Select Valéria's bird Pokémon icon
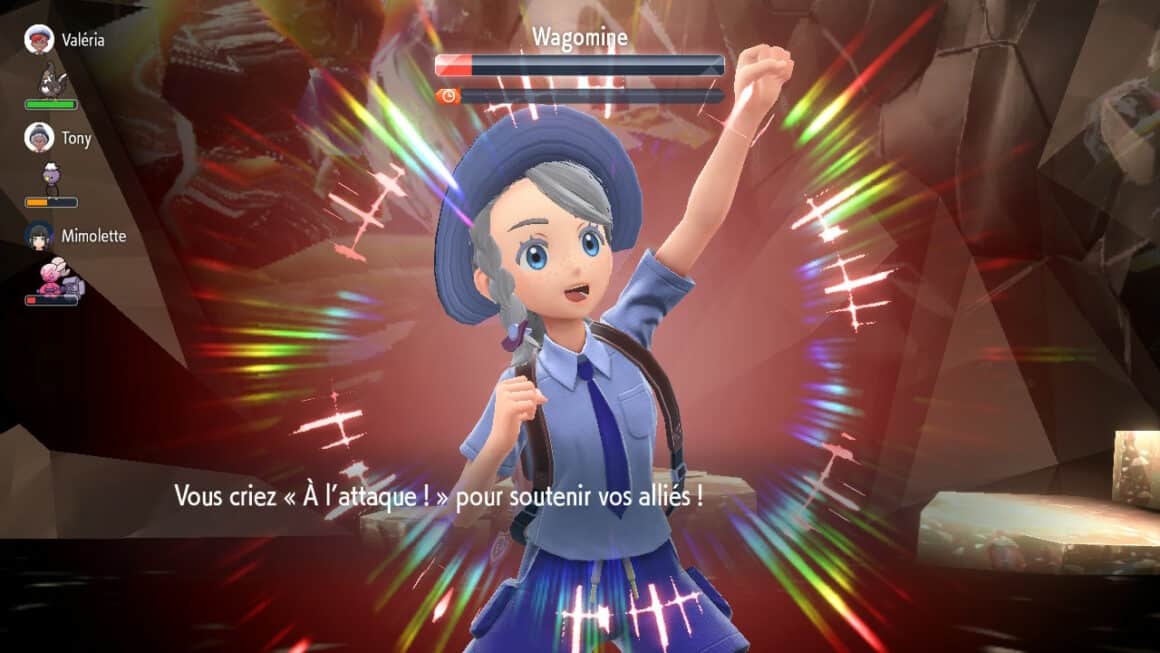The image size is (1160, 653). pyautogui.click(x=50, y=79)
